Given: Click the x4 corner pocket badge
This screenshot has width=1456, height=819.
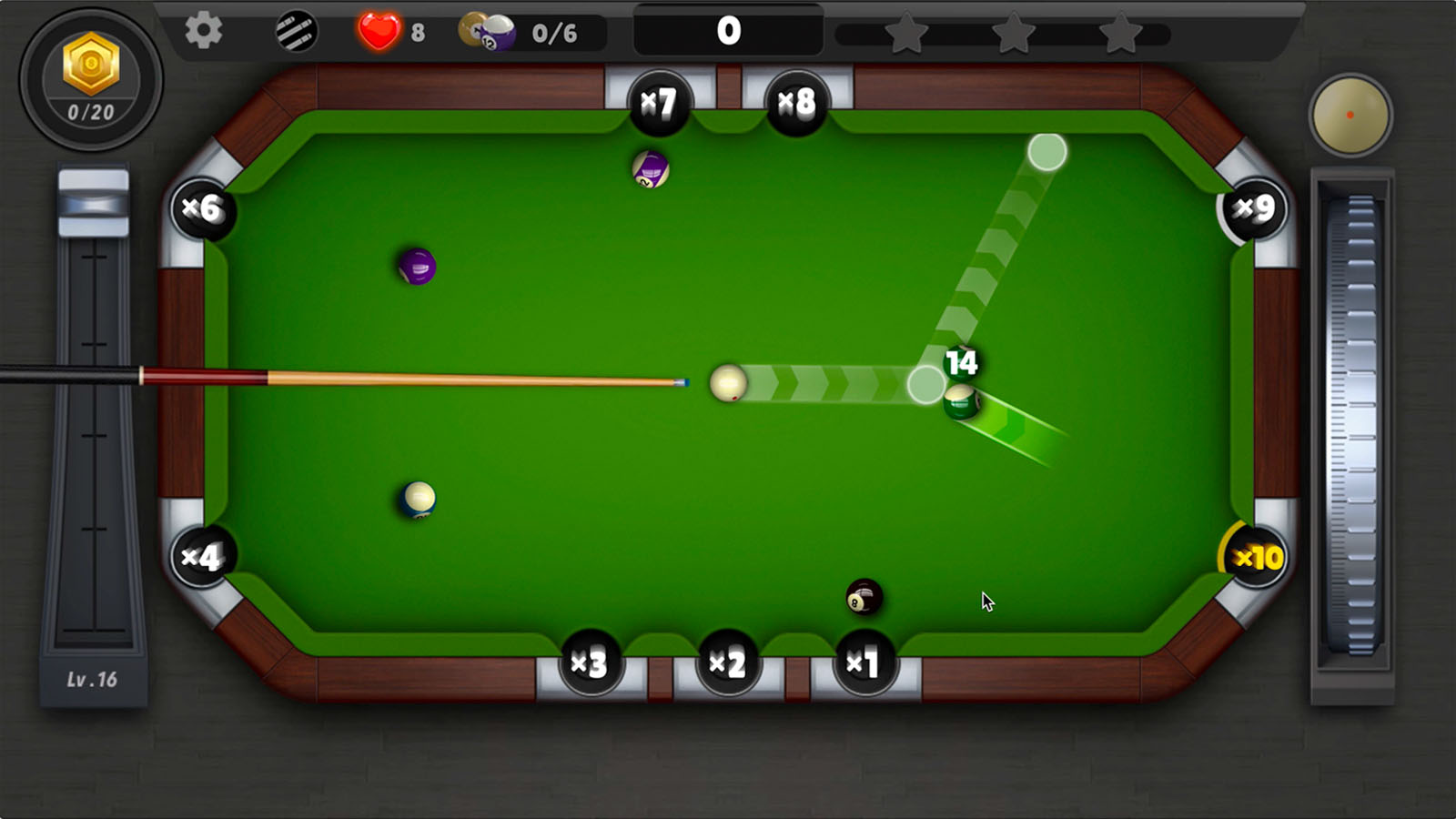Looking at the screenshot, I should (205, 556).
